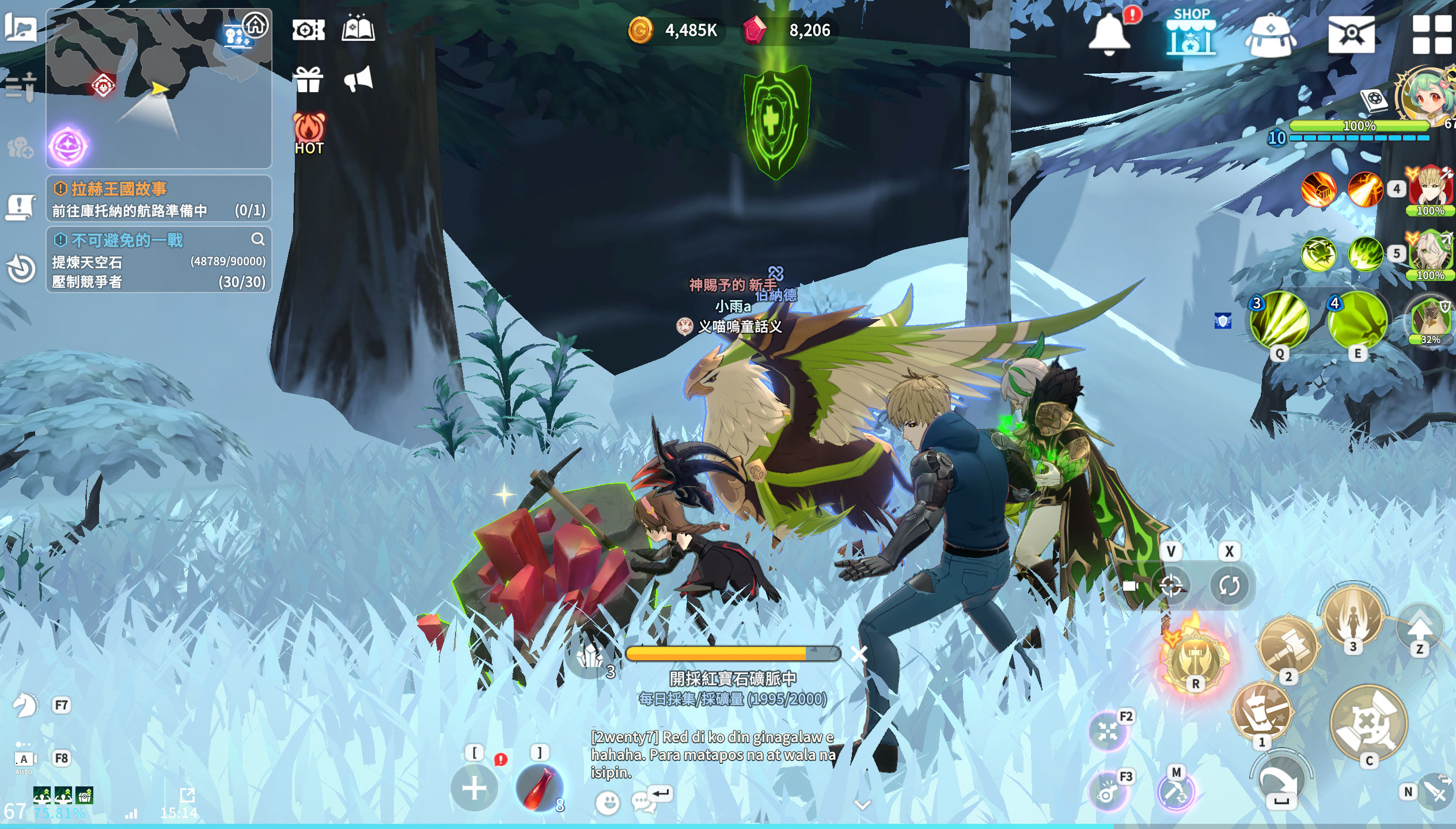
Task: Open the SHOP store icon
Action: tap(1190, 33)
